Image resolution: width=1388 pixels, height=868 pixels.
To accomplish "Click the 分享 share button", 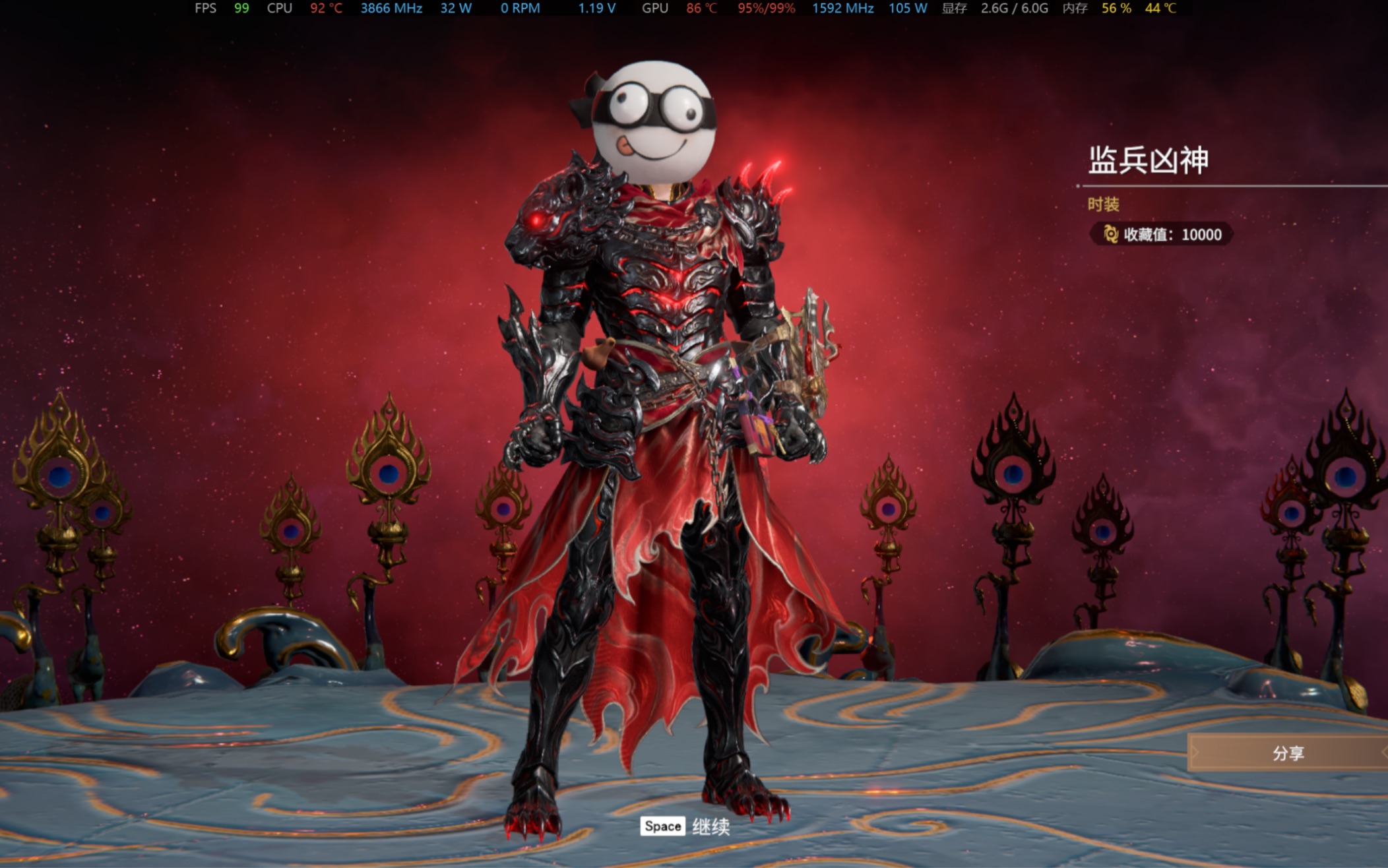I will tap(1288, 753).
